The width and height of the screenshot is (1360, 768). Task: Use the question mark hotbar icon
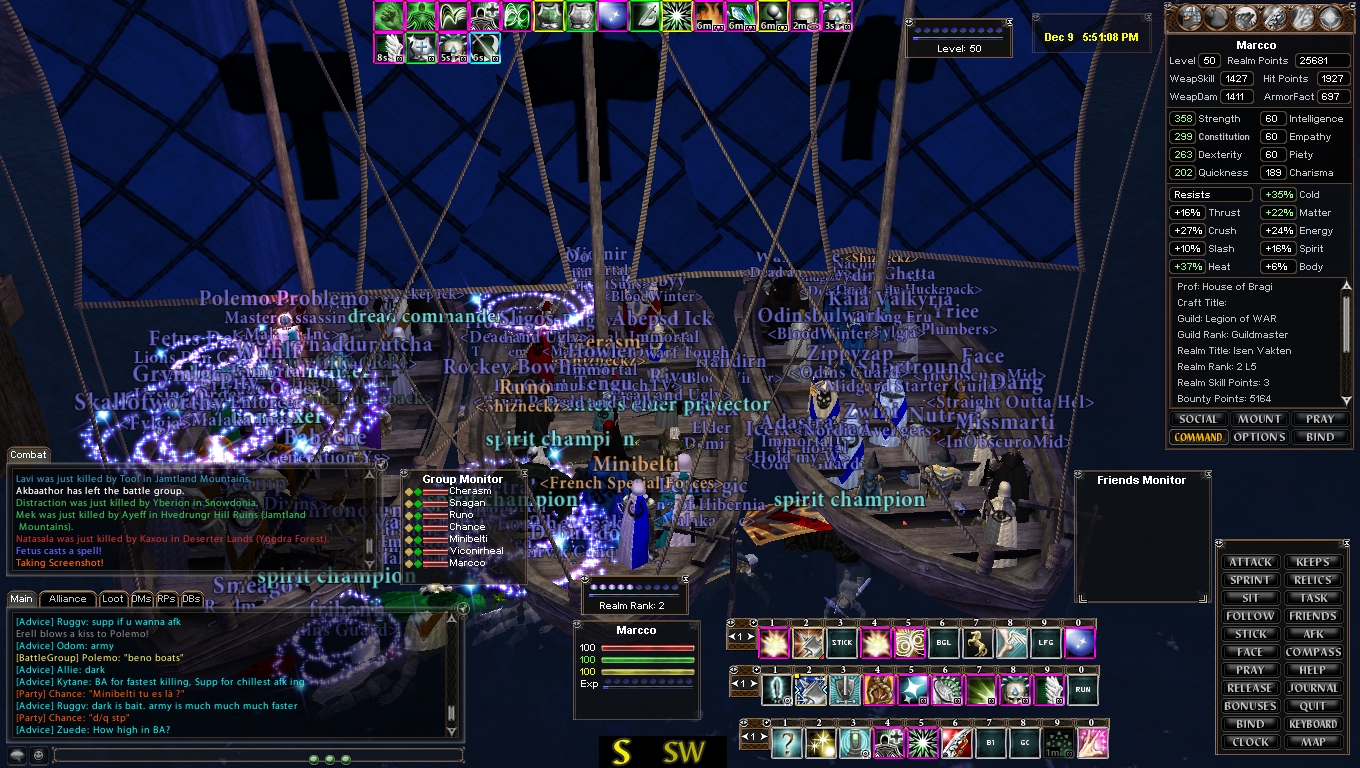(786, 743)
